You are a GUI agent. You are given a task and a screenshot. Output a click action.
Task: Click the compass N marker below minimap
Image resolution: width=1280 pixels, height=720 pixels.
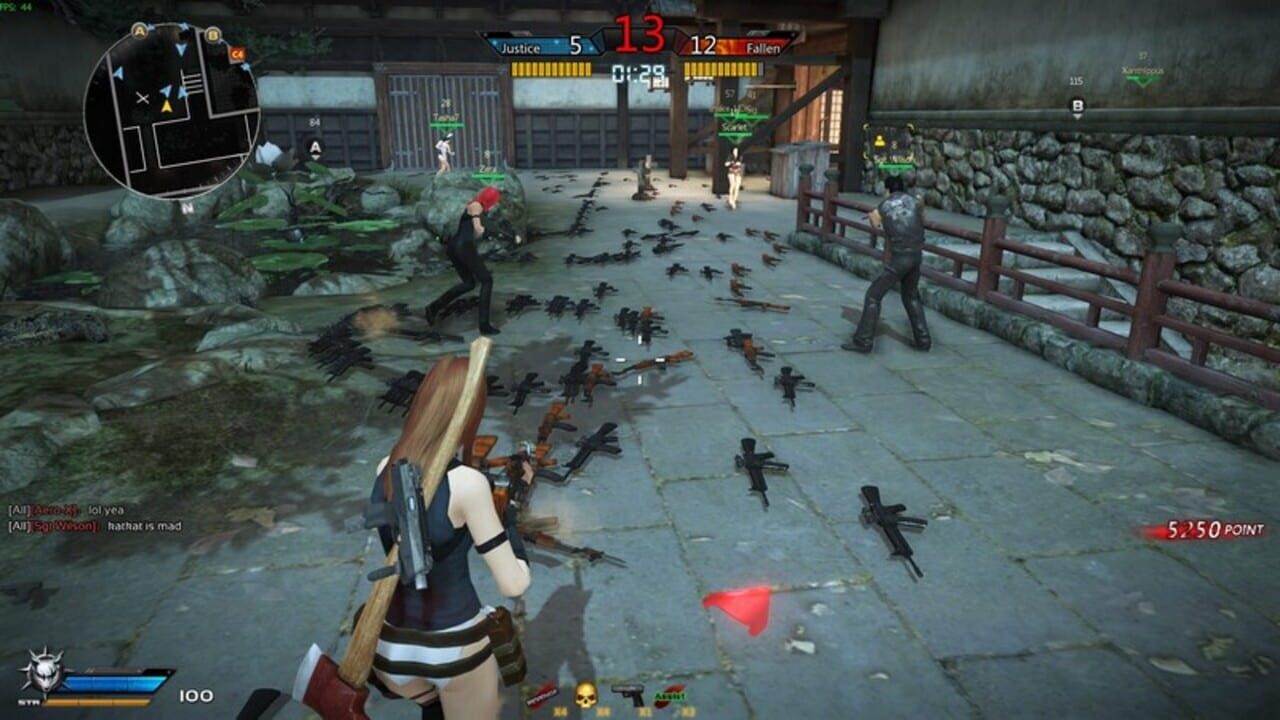[186, 206]
